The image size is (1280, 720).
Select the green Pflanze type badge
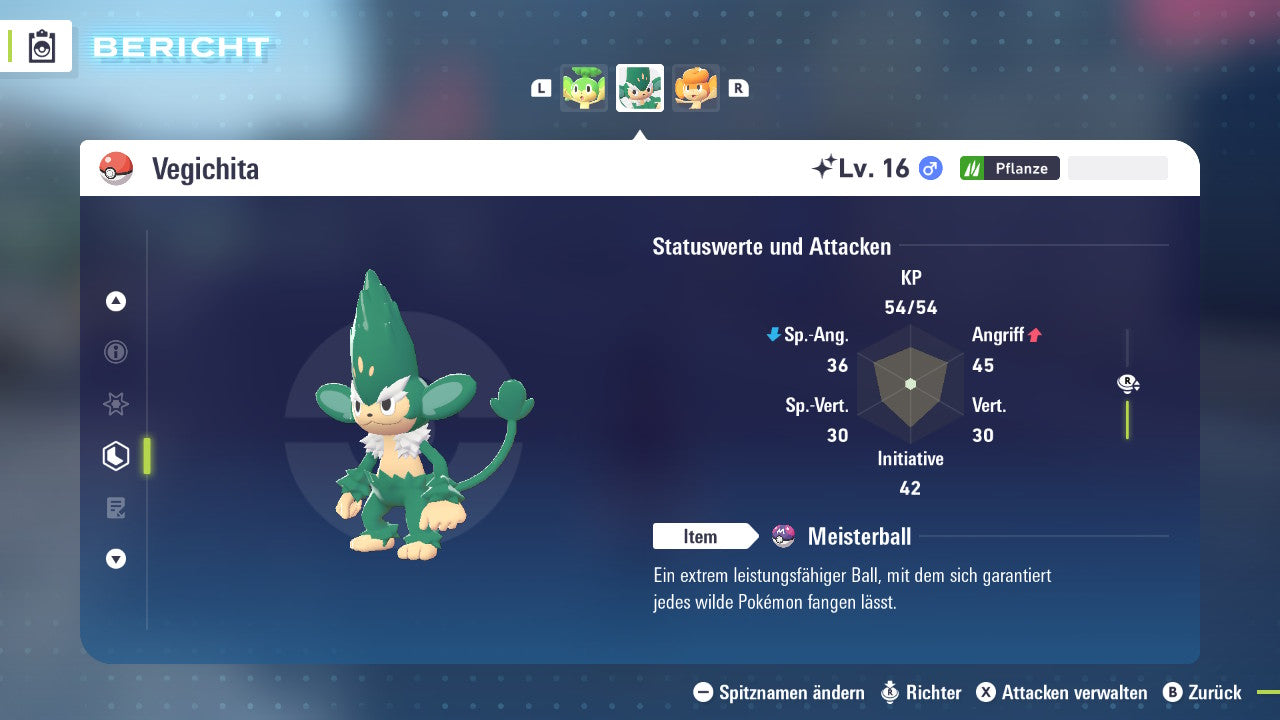pos(1009,168)
